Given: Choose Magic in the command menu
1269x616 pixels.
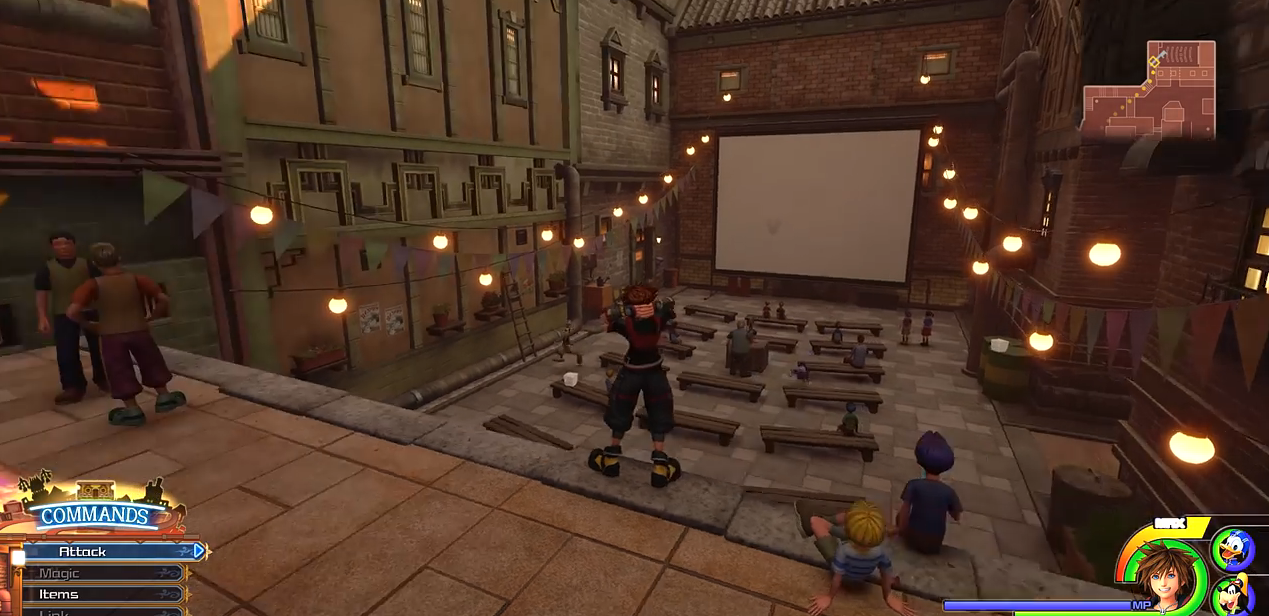Looking at the screenshot, I should coord(100,573).
